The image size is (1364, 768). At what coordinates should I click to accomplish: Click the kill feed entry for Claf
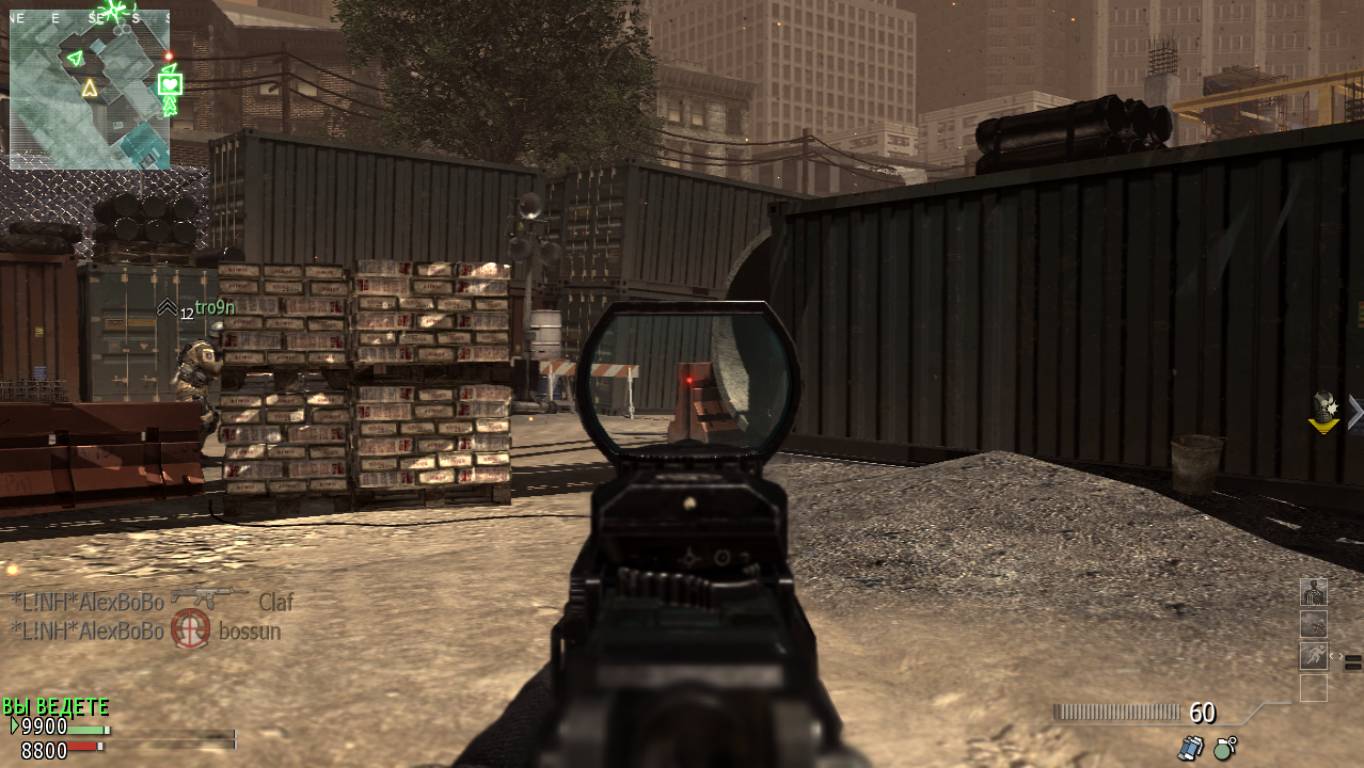click(x=152, y=601)
